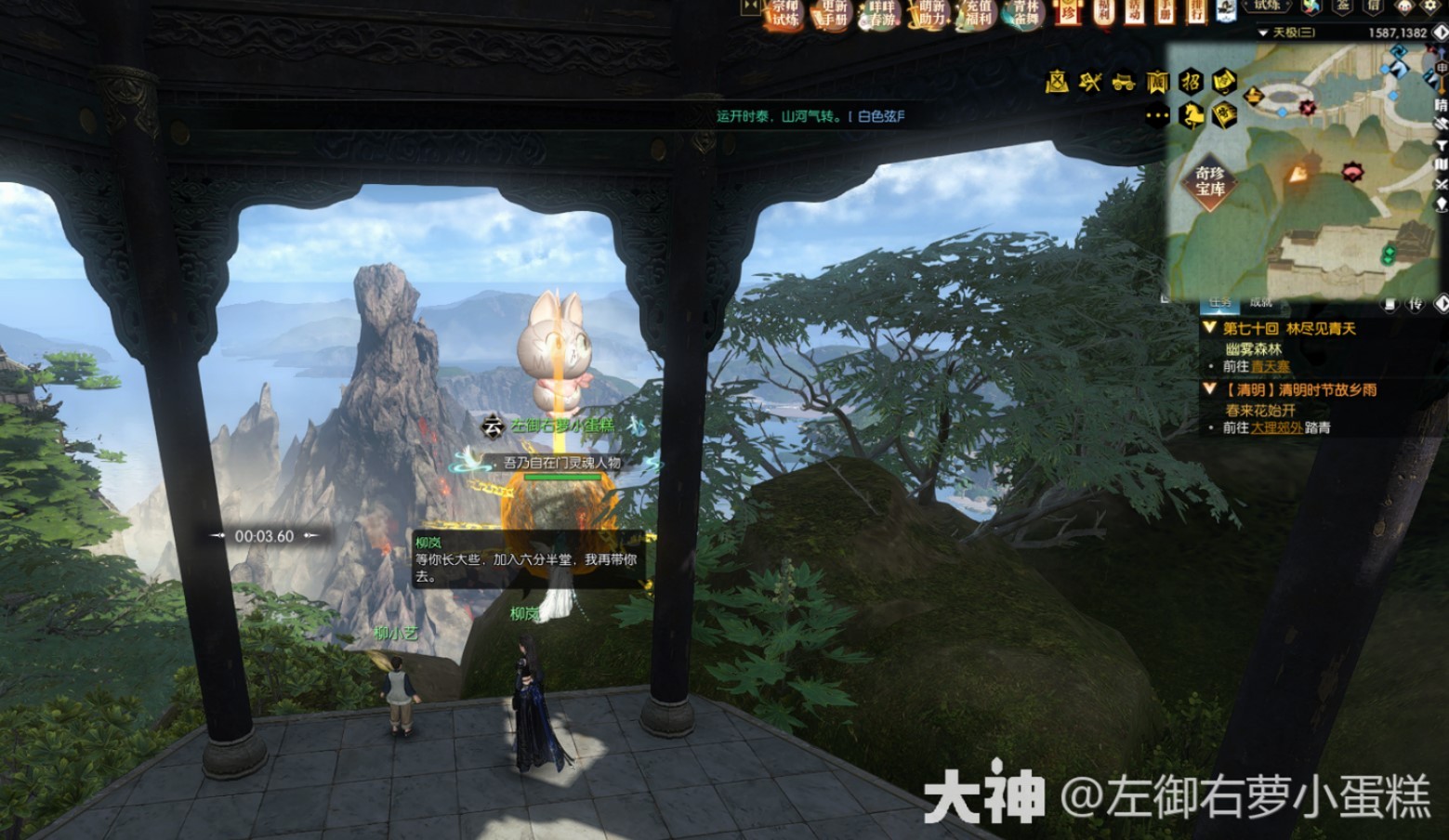The image size is (1449, 840).
Task: Open the settings gear icon
Action: point(1430,7)
